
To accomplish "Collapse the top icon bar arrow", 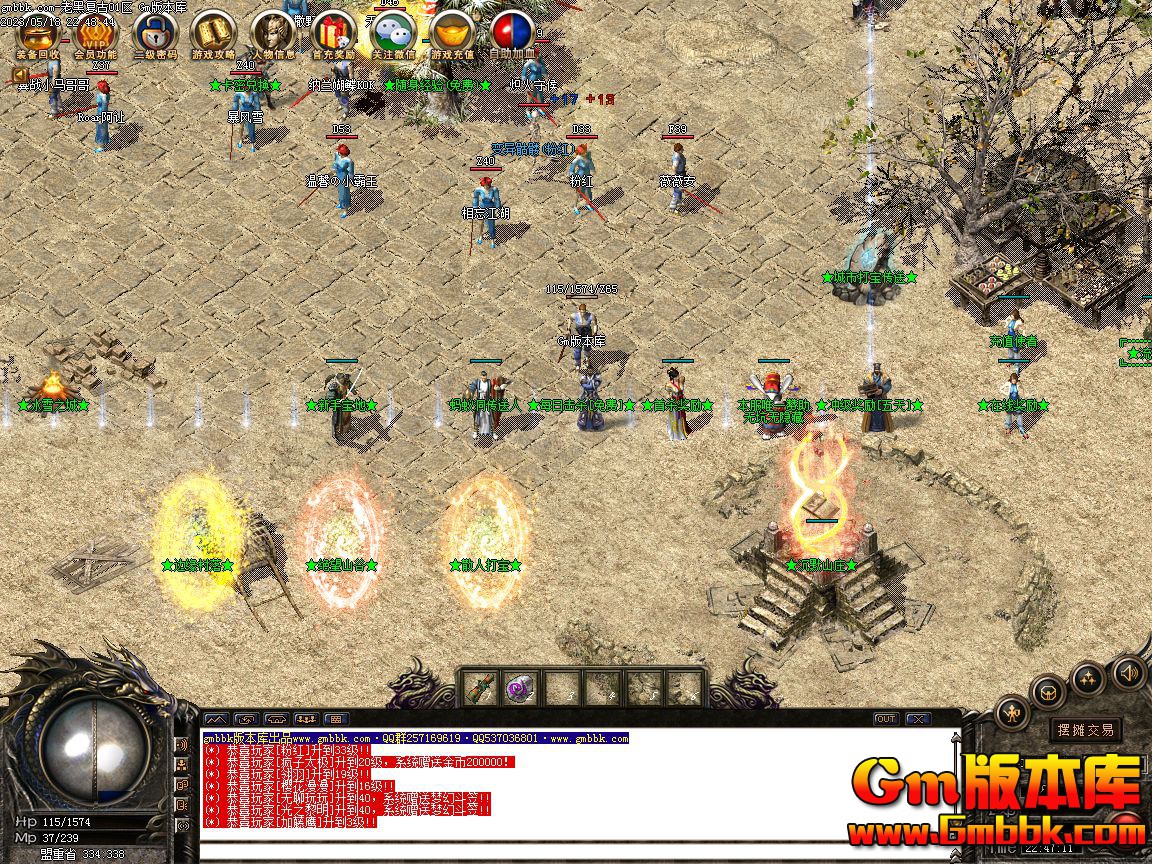I will point(20,75).
